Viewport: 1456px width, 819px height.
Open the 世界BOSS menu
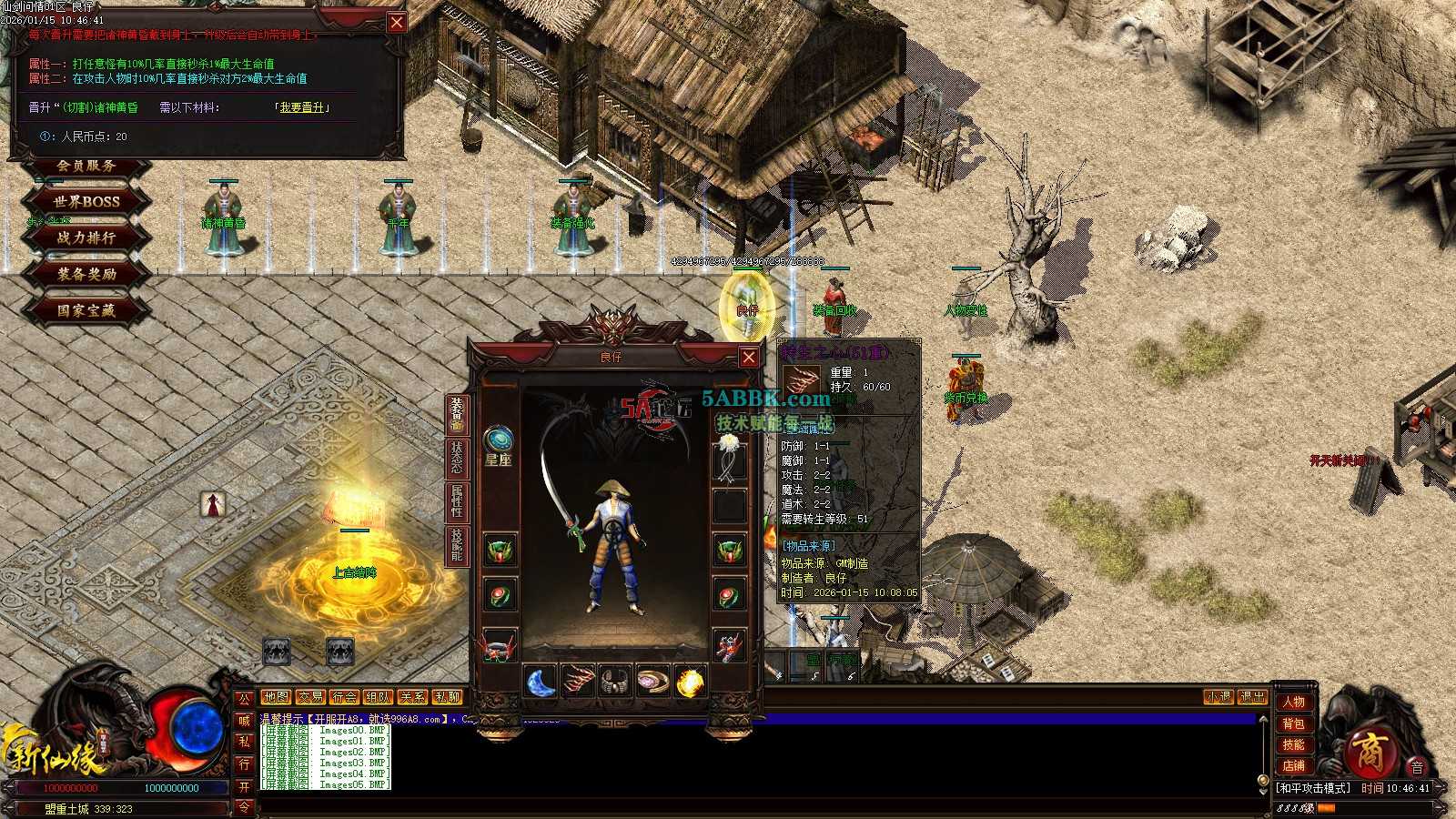click(x=86, y=201)
